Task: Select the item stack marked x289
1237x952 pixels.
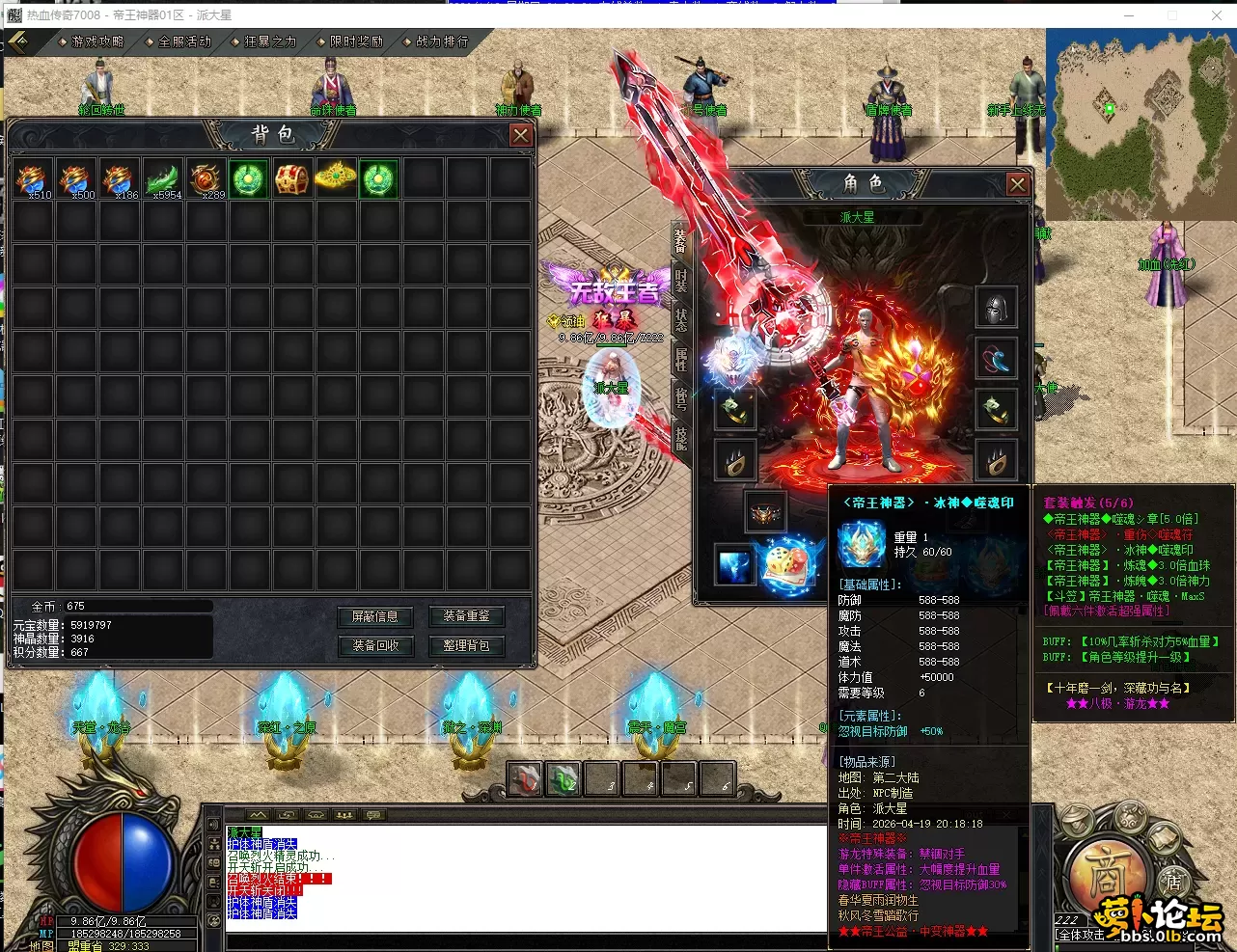Action: coord(206,179)
